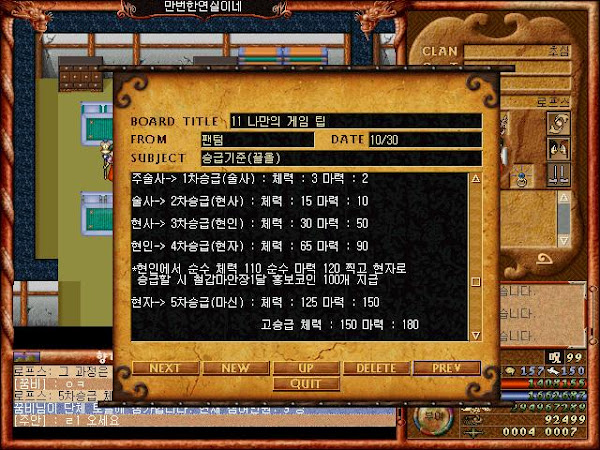DELETE this board post
Image resolution: width=600 pixels, height=450 pixels.
[376, 368]
